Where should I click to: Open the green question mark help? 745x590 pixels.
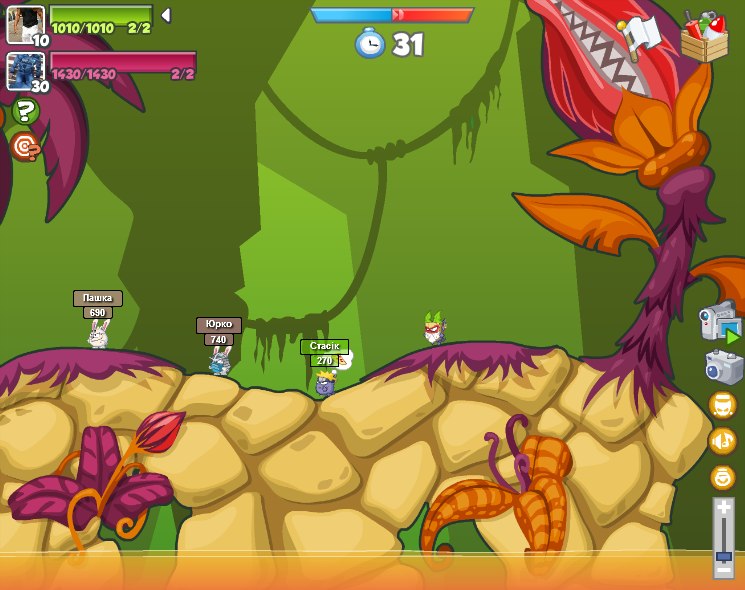[25, 111]
